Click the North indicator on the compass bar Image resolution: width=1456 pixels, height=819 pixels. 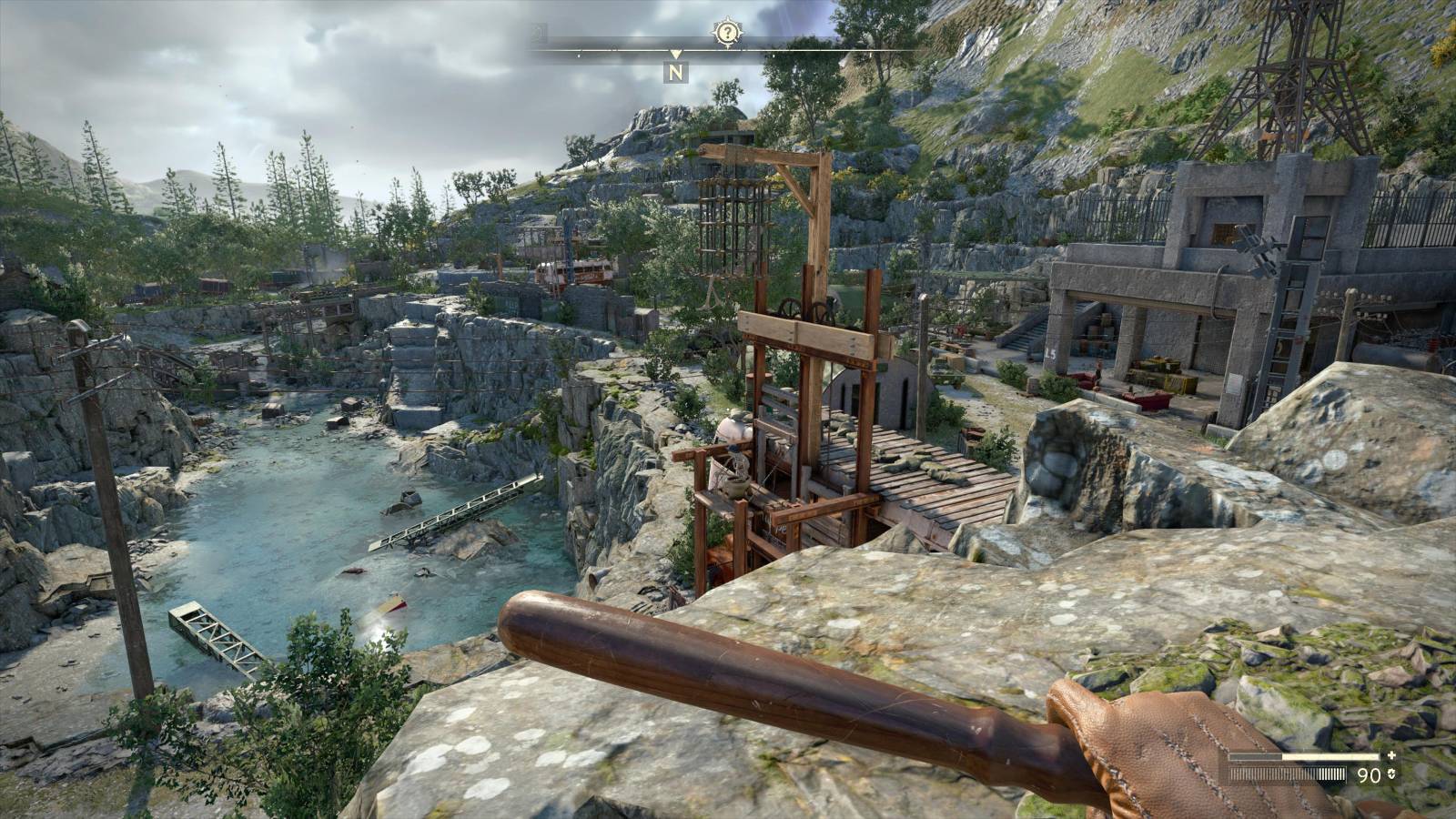click(x=675, y=72)
